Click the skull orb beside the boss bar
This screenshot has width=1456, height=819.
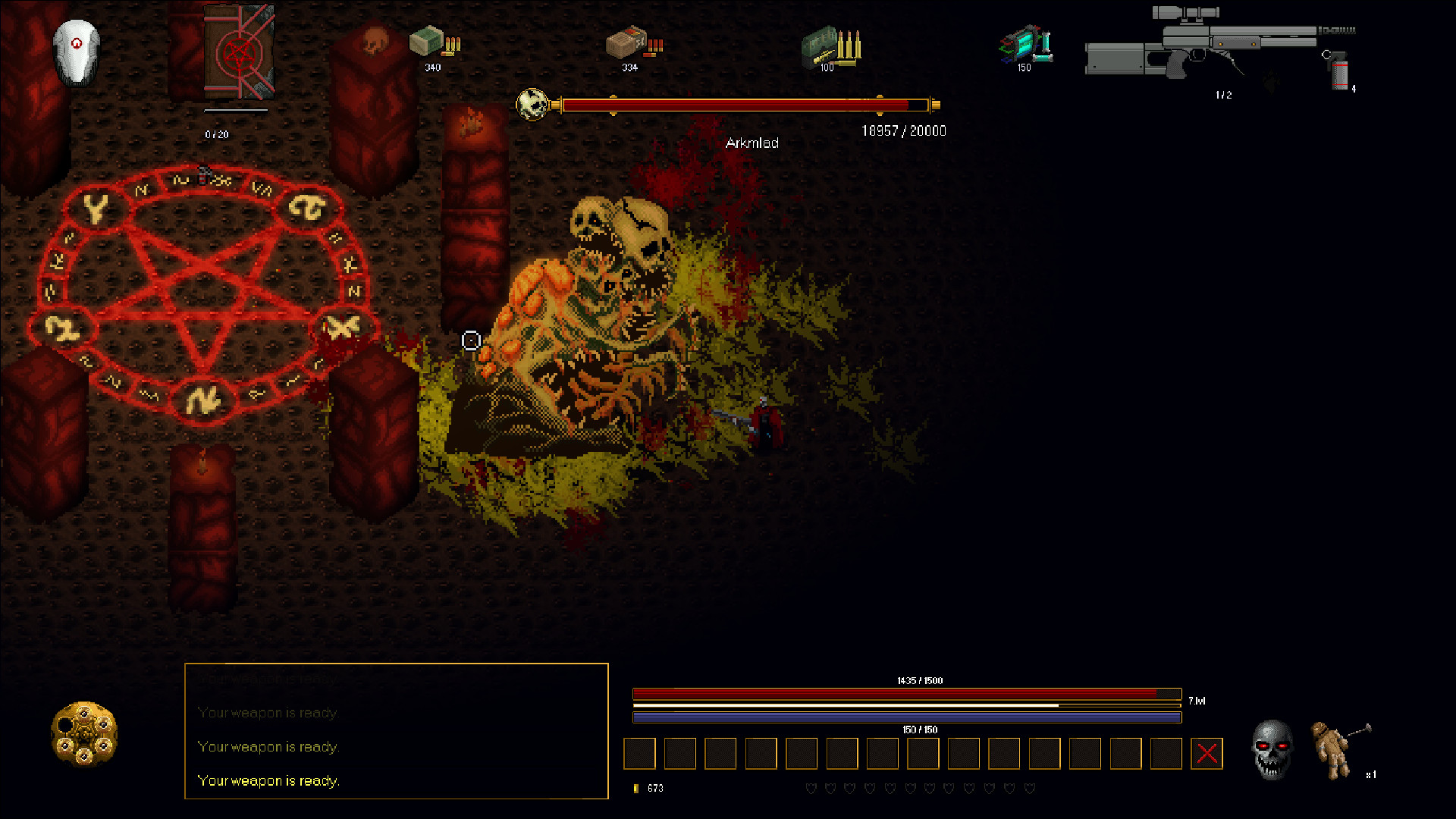(534, 104)
